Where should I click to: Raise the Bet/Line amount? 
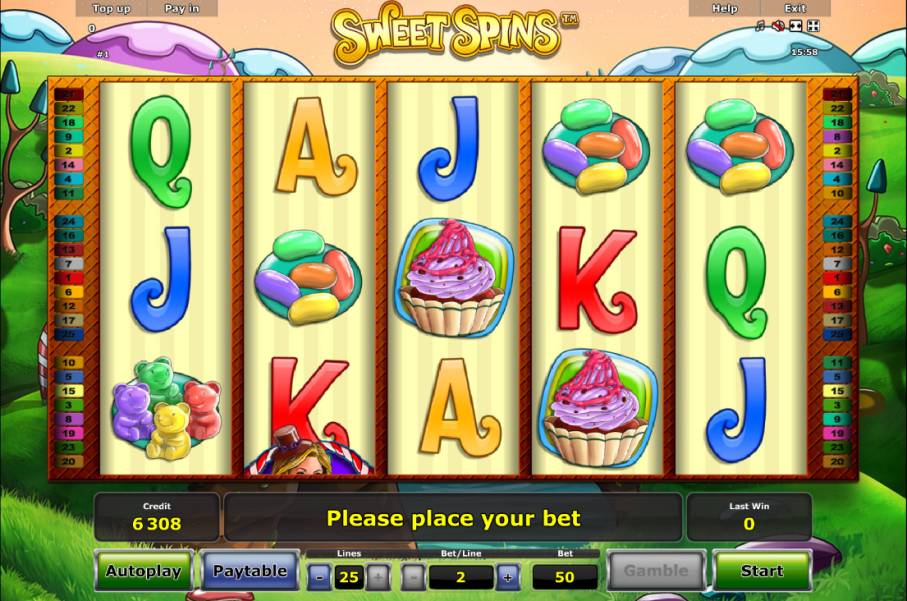507,577
